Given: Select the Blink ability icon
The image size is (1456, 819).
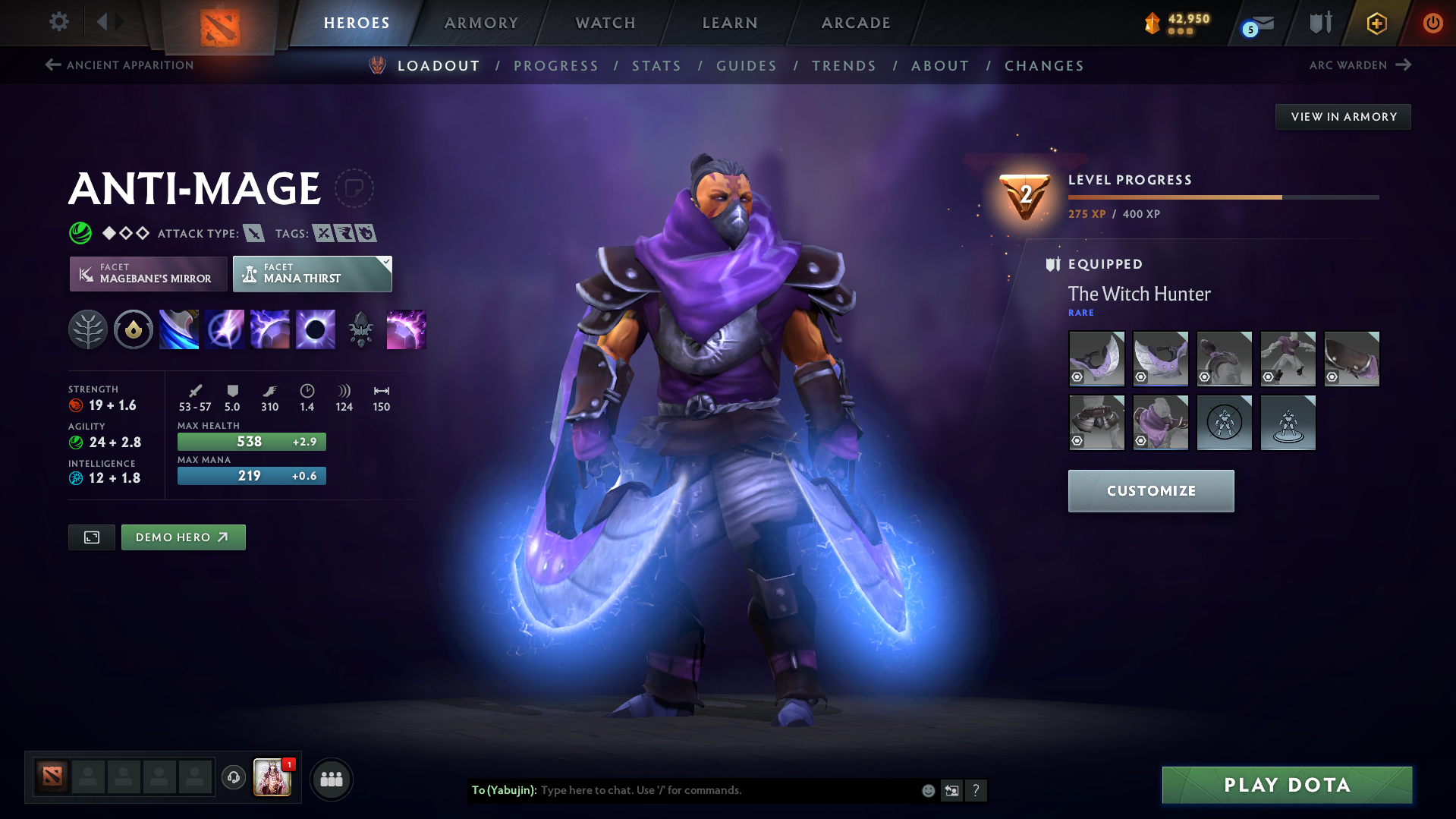Looking at the screenshot, I should pyautogui.click(x=225, y=329).
